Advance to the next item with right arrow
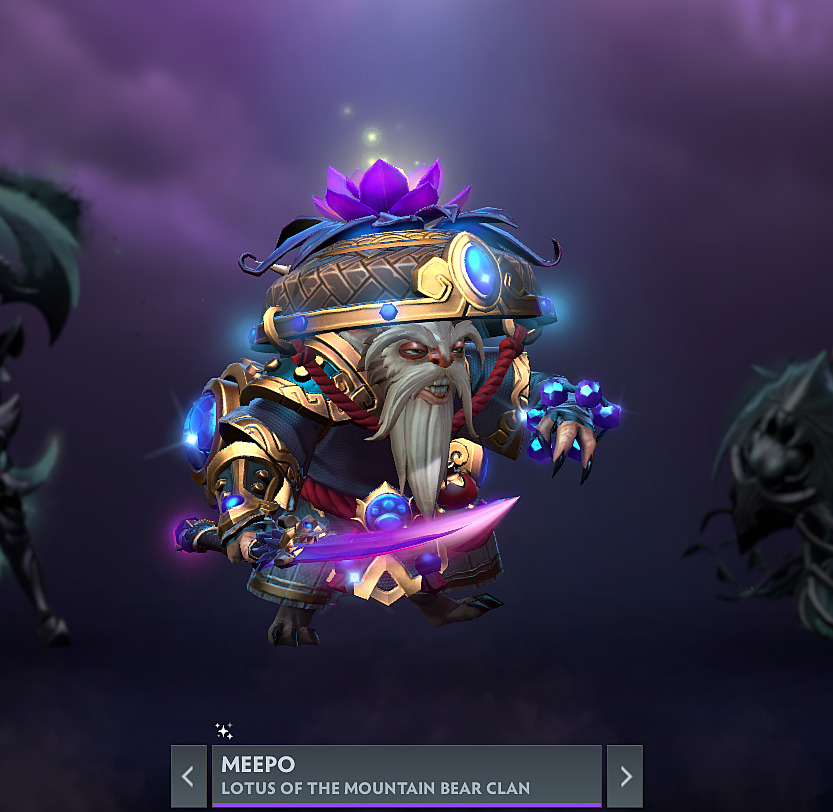Screen dimensions: 833x812 (625, 776)
